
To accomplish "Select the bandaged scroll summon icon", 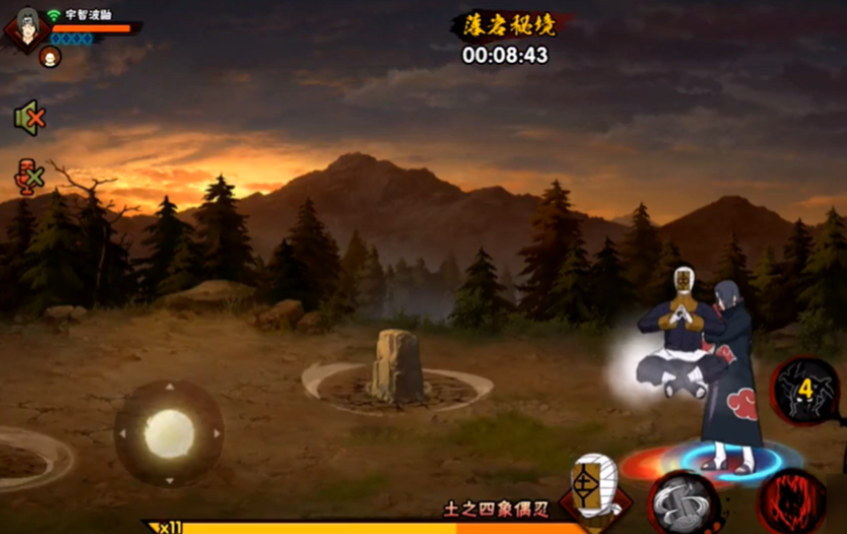I will point(595,489).
